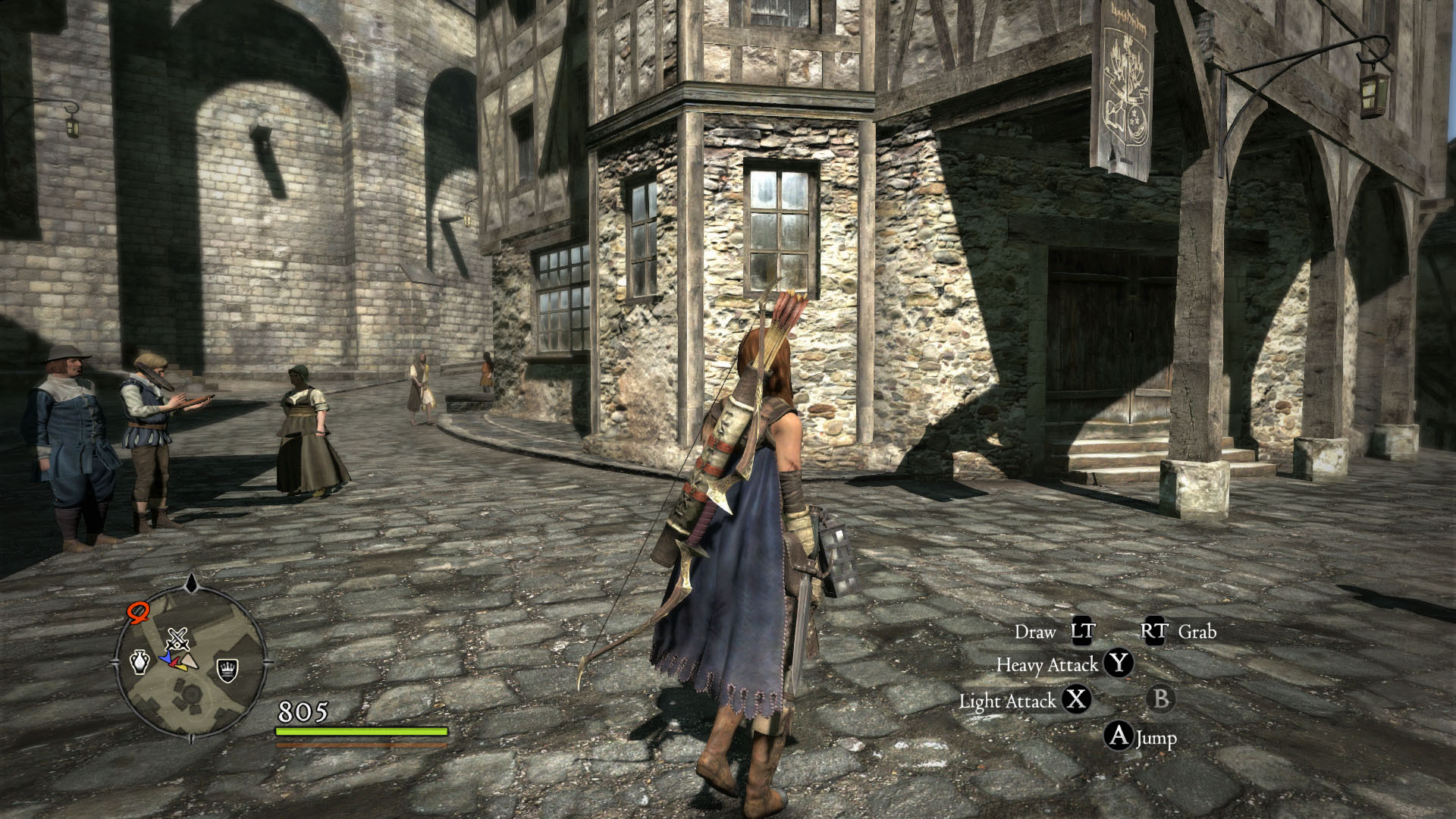1456x819 pixels.
Task: Click the red quest marker on minimap
Action: [x=138, y=612]
